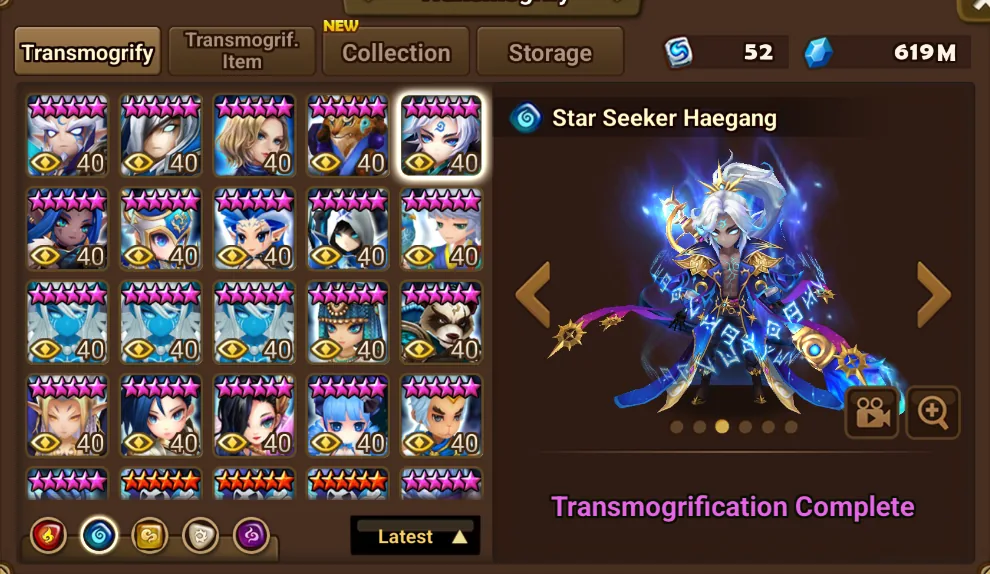The width and height of the screenshot is (990, 574).
Task: Open the Collection tab
Action: click(x=396, y=52)
